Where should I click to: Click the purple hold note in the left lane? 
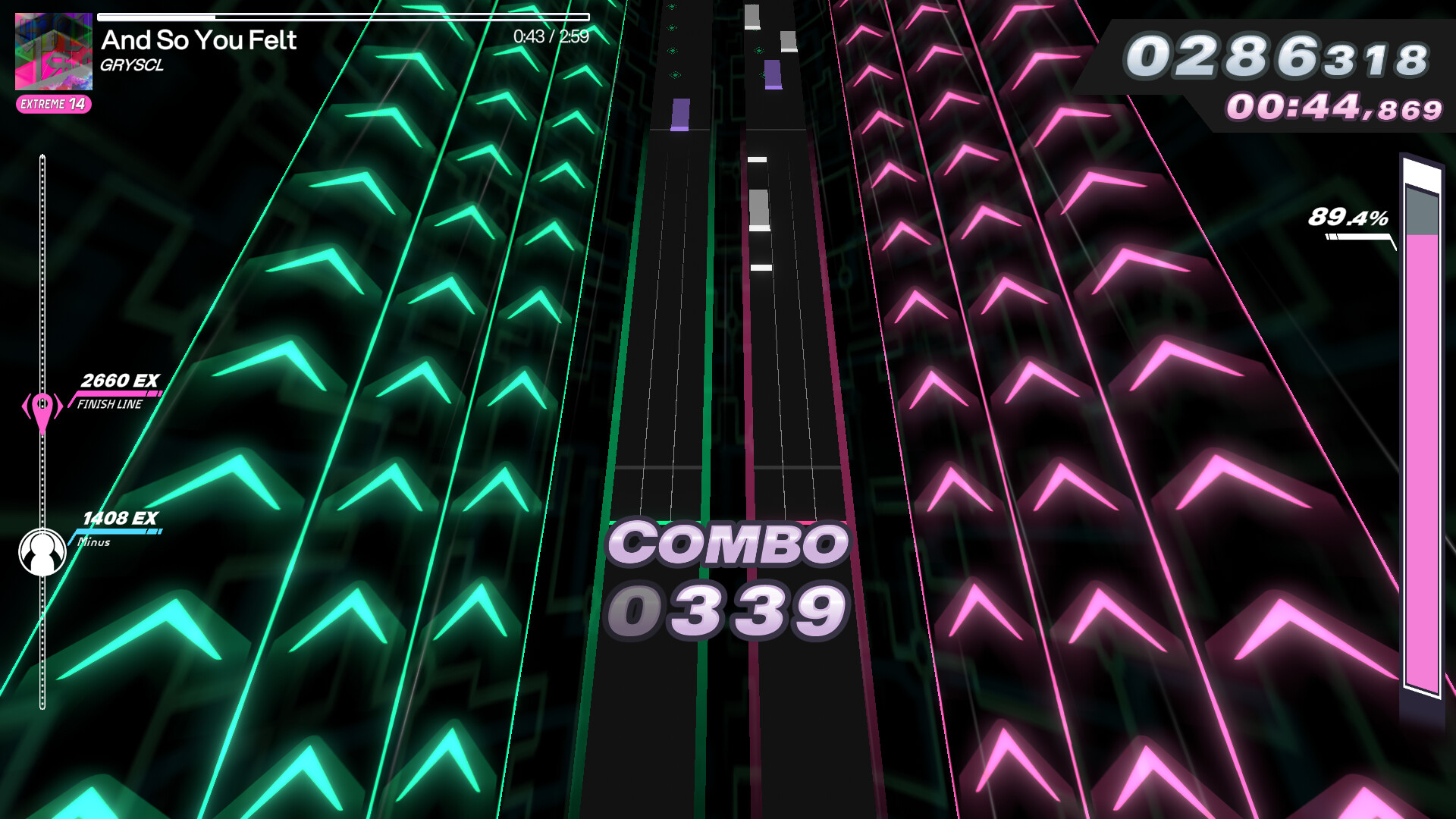680,114
